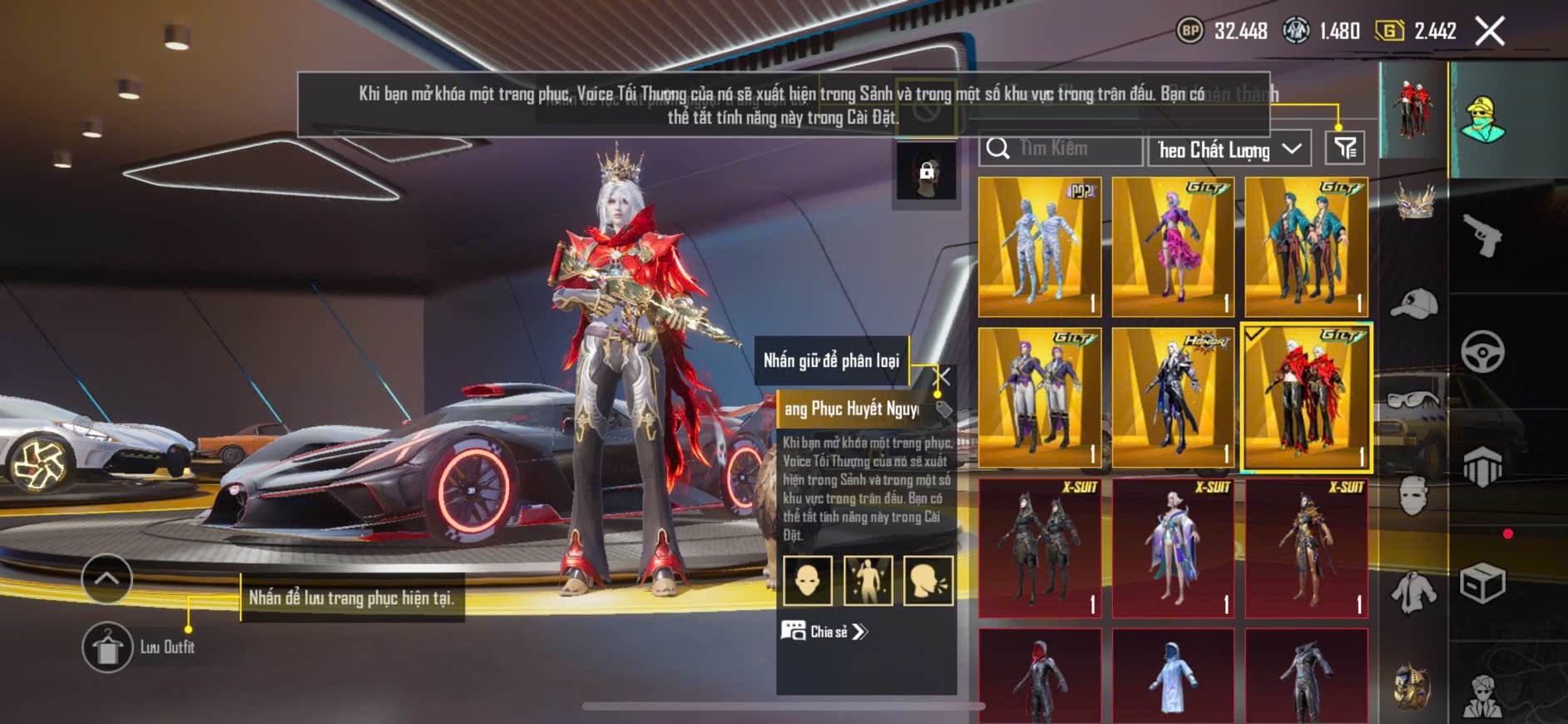Select the red winged outfit with checkmark
Image resolution: width=1568 pixels, height=724 pixels.
1306,398
